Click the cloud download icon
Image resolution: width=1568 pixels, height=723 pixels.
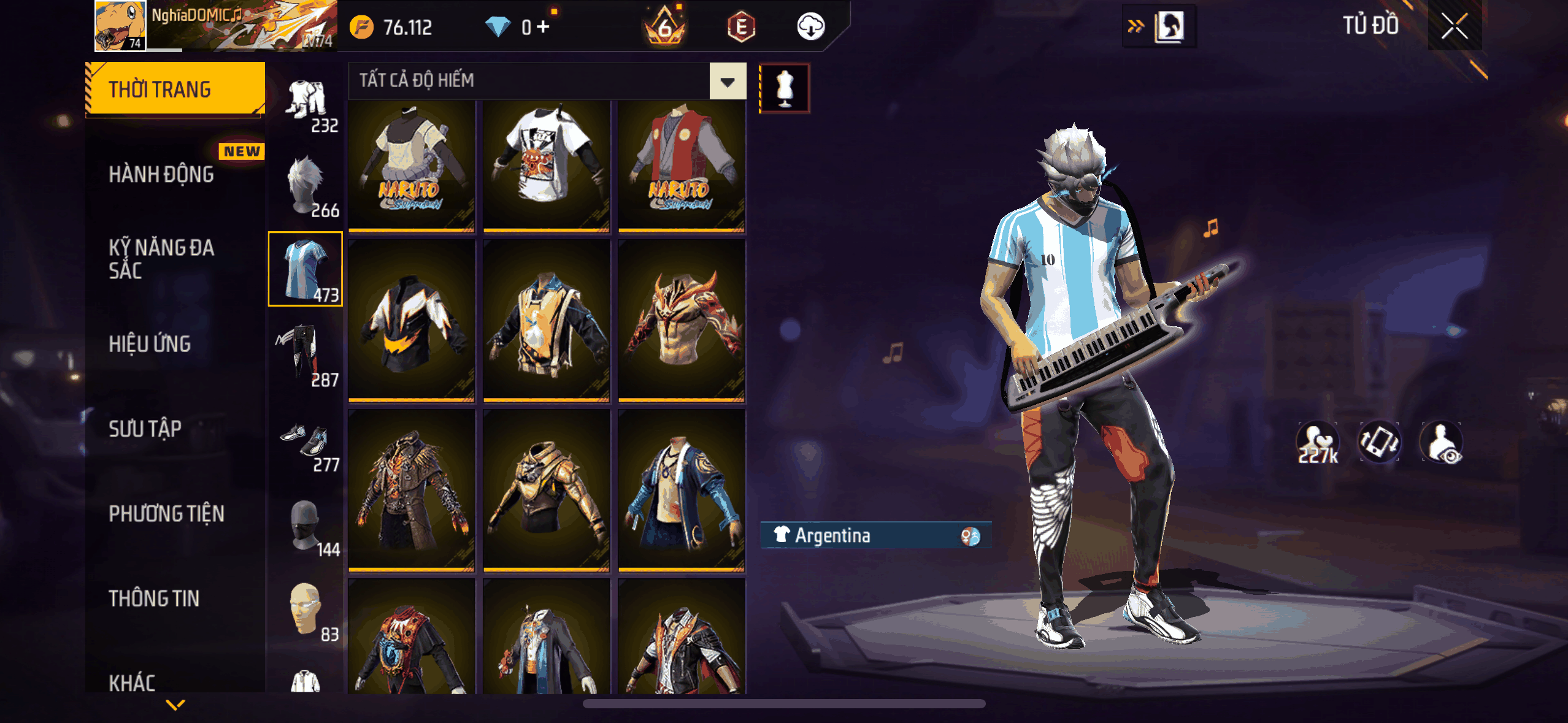[810, 27]
